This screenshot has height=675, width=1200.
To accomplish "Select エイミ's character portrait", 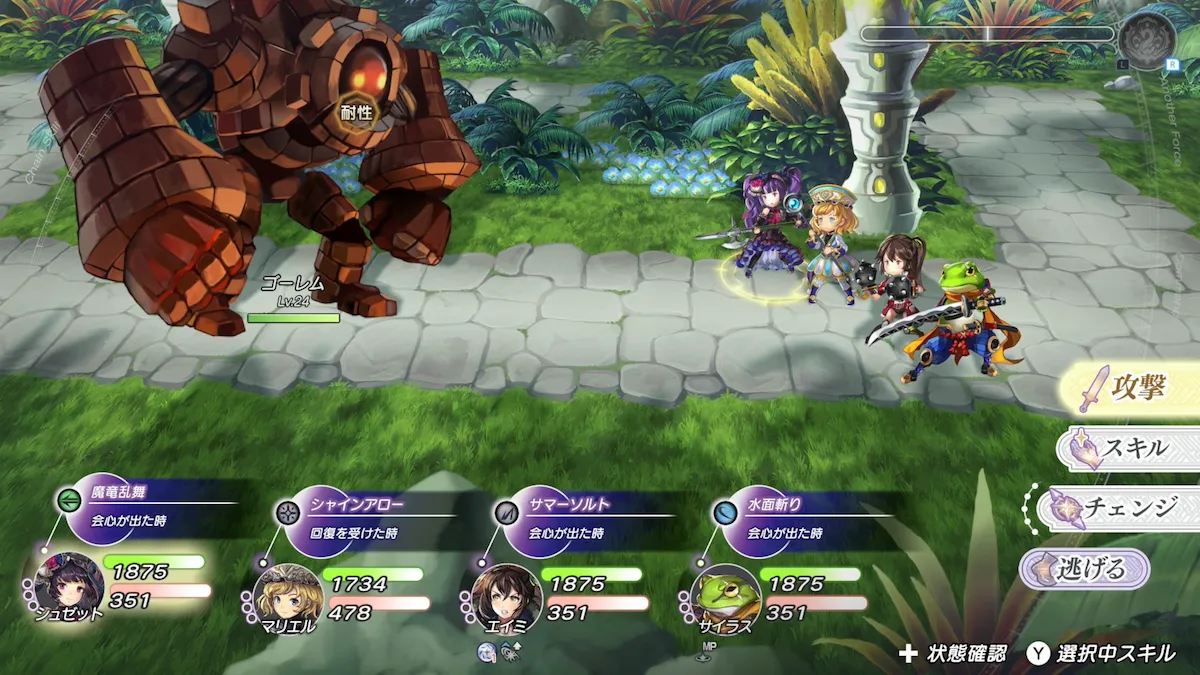I will point(507,598).
